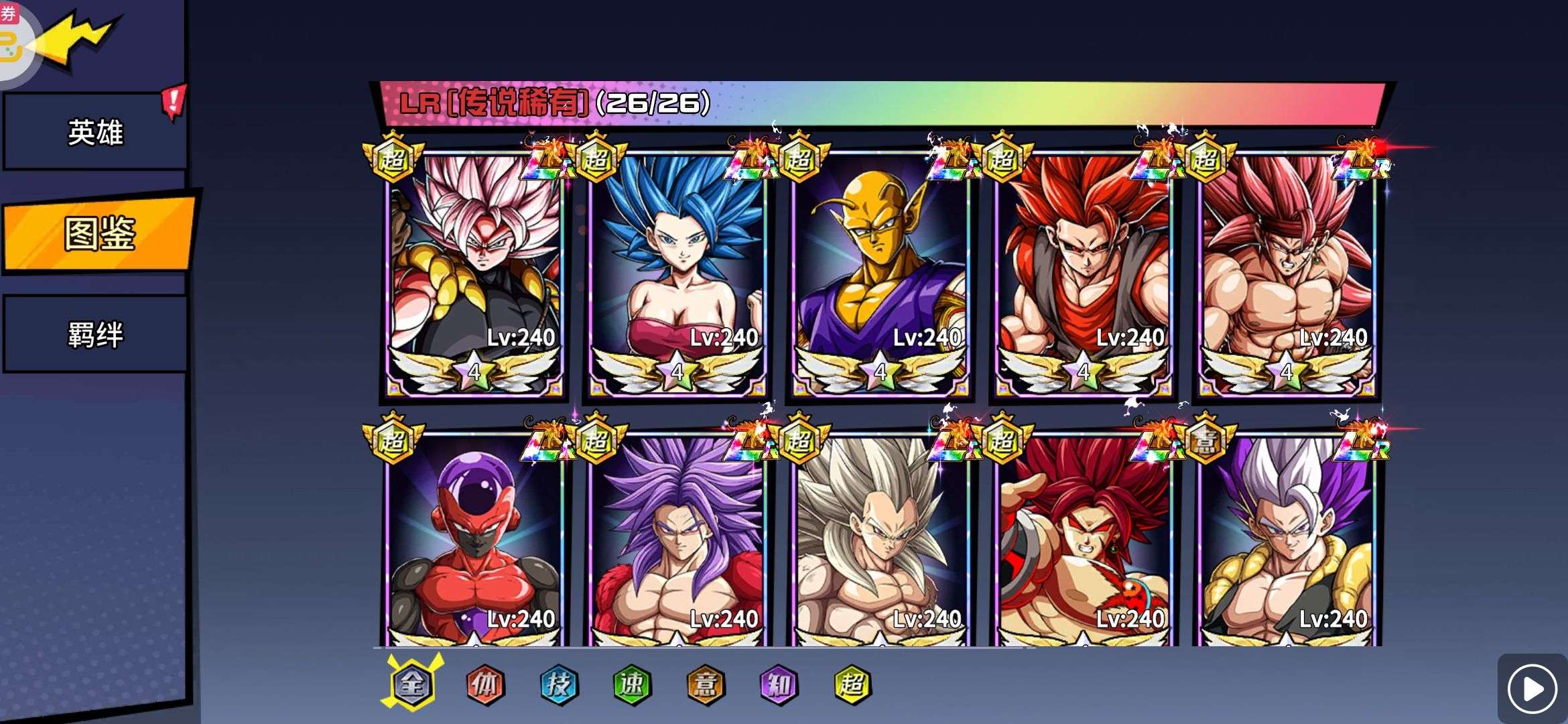1568x724 pixels.
Task: Filter heroes by purple 知 type
Action: click(779, 684)
